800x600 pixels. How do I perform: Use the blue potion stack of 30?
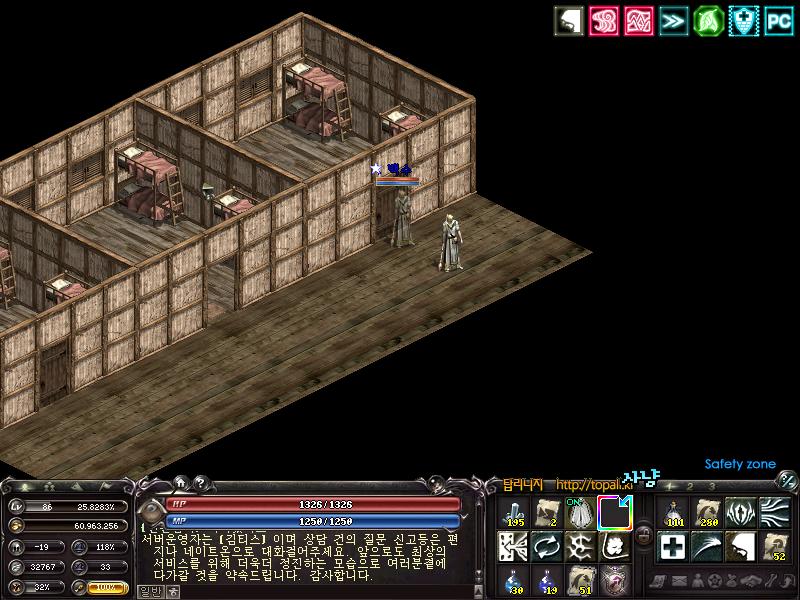point(514,580)
